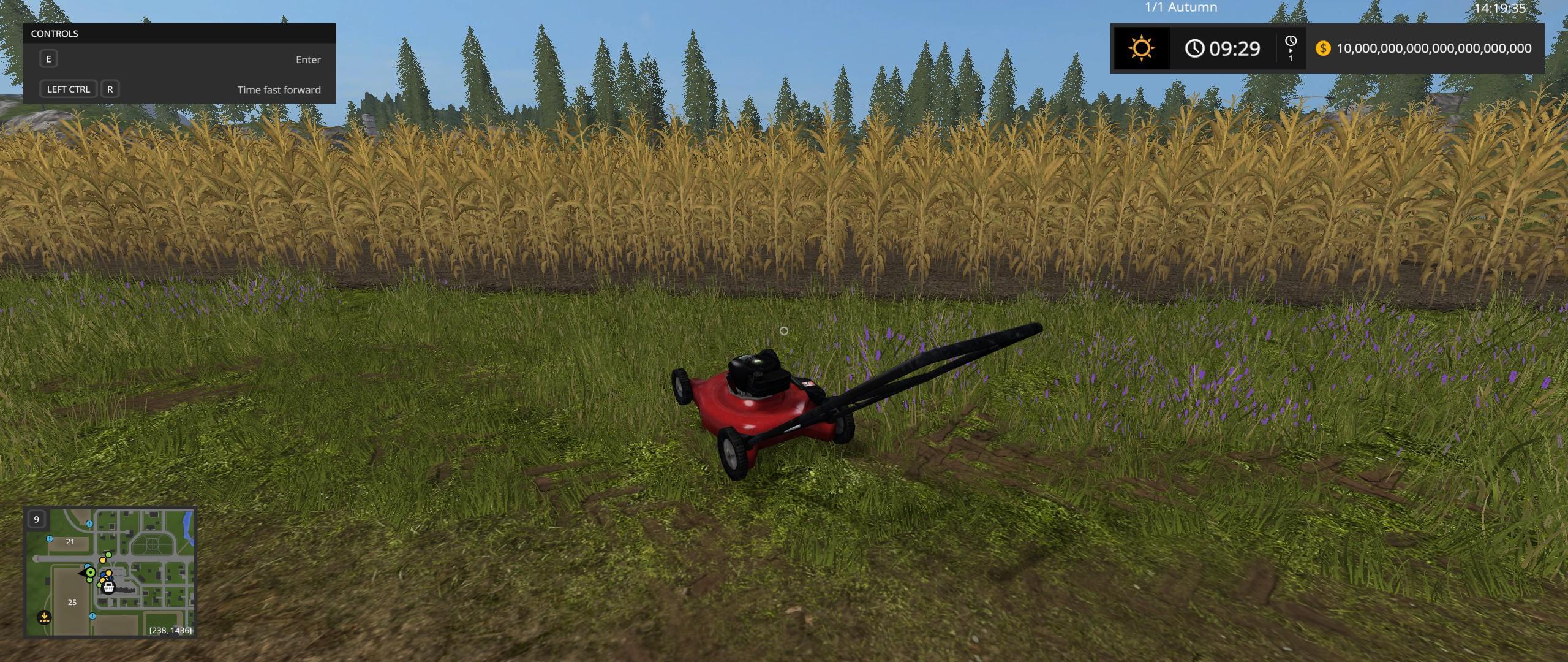Click field number 25 on the minimap

pos(72,602)
